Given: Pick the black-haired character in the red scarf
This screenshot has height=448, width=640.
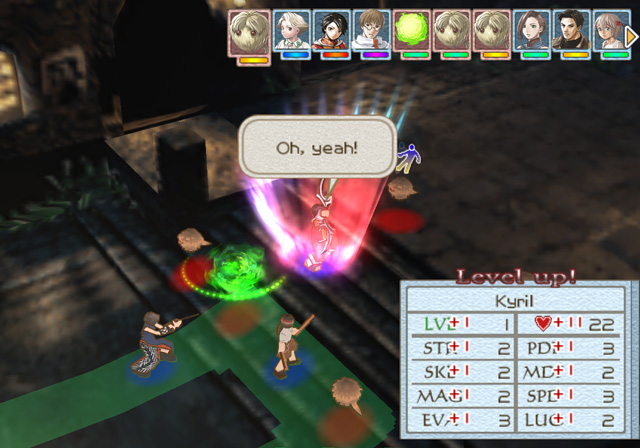Looking at the screenshot, I should pyautogui.click(x=332, y=31).
